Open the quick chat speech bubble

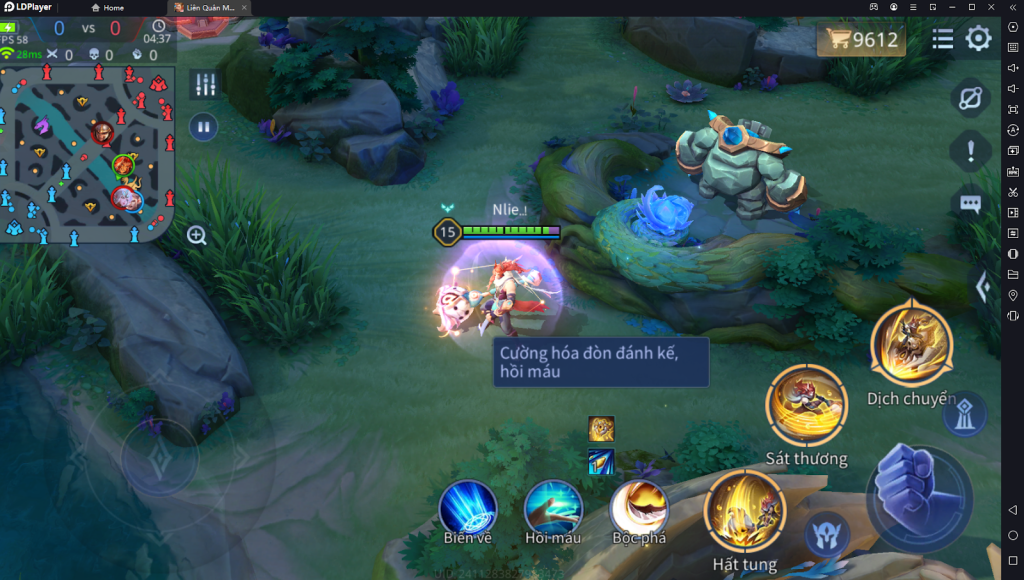click(970, 204)
